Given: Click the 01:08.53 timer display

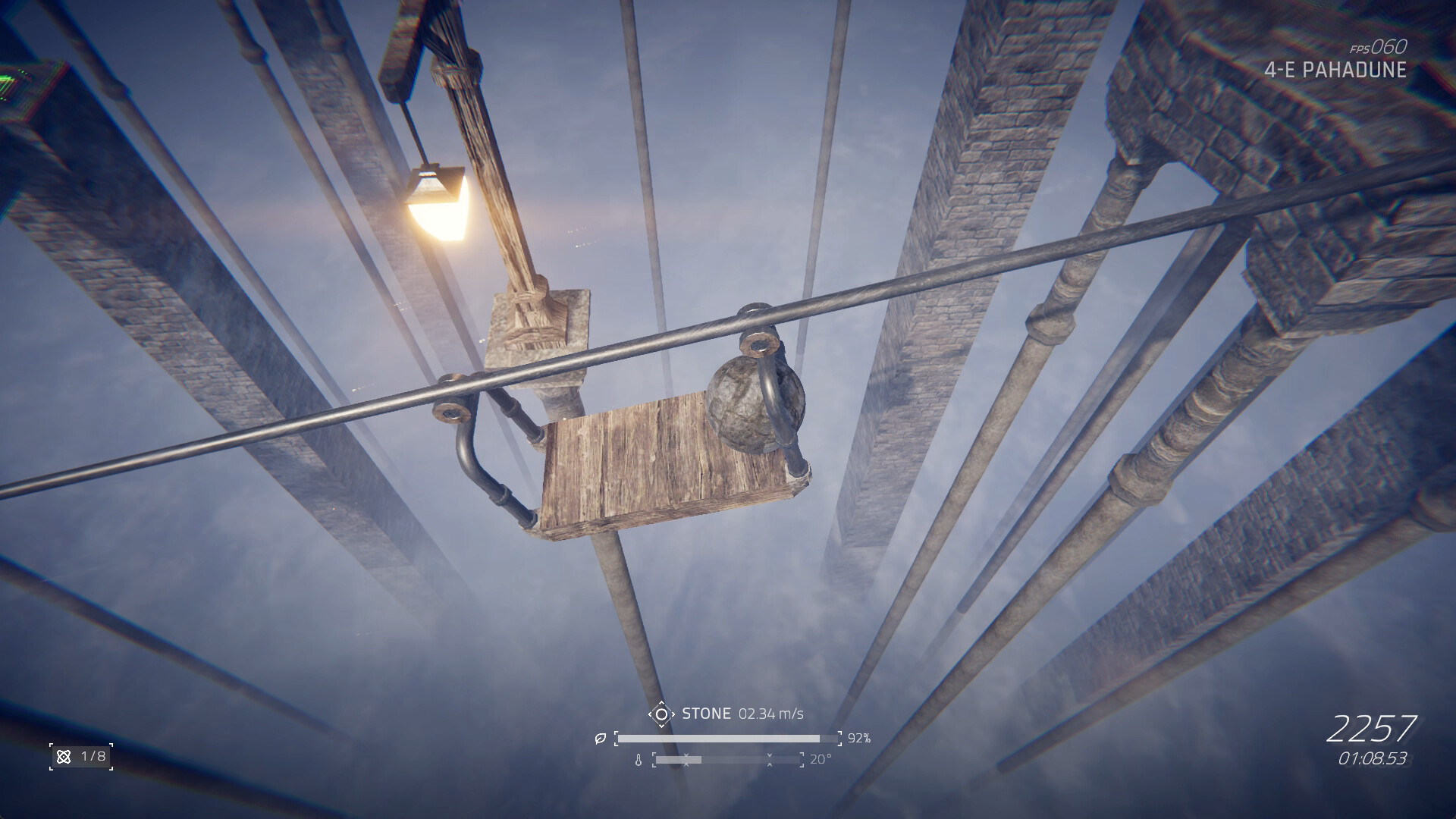Looking at the screenshot, I should click(x=1375, y=757).
